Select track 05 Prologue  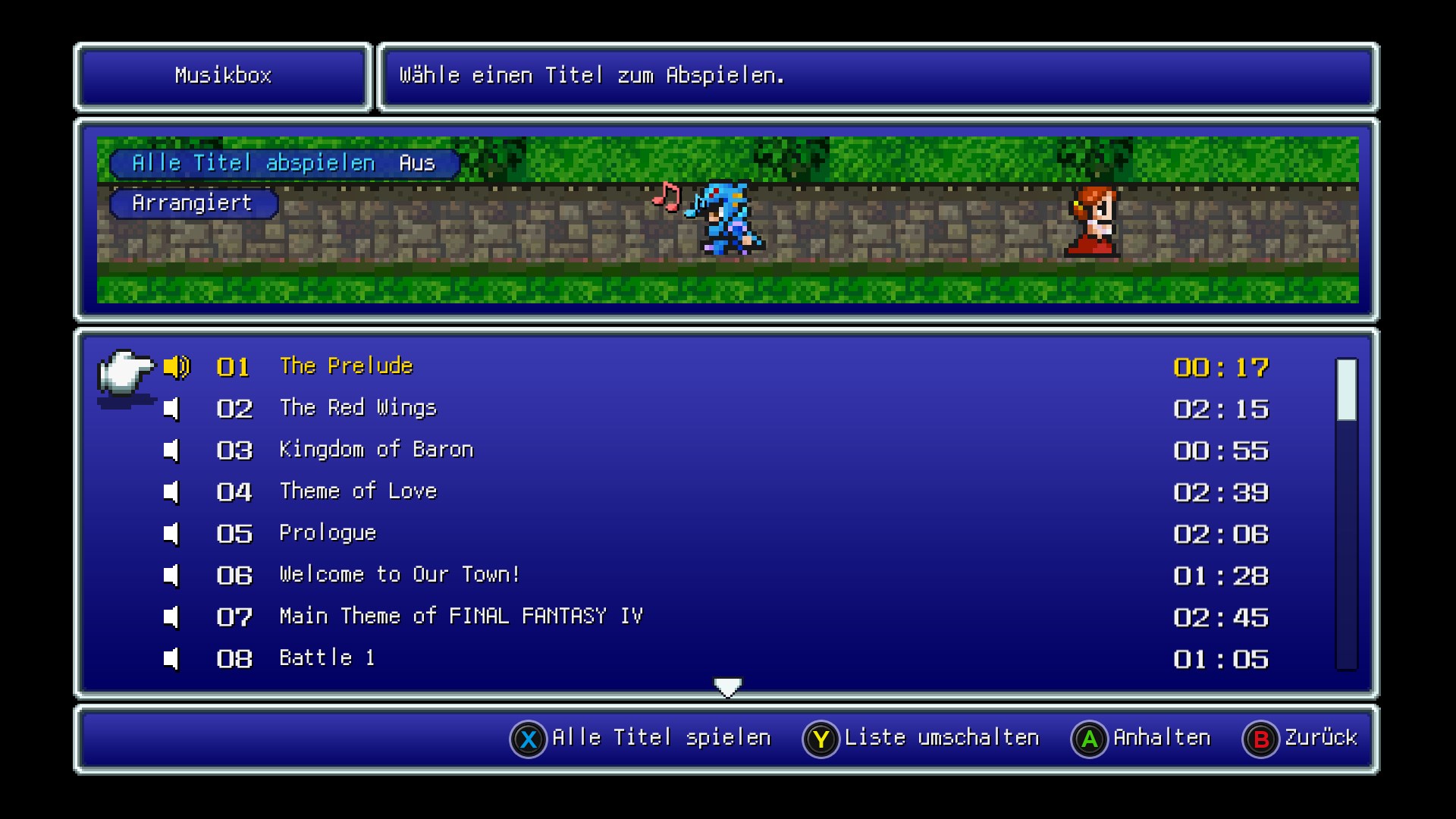tap(328, 533)
